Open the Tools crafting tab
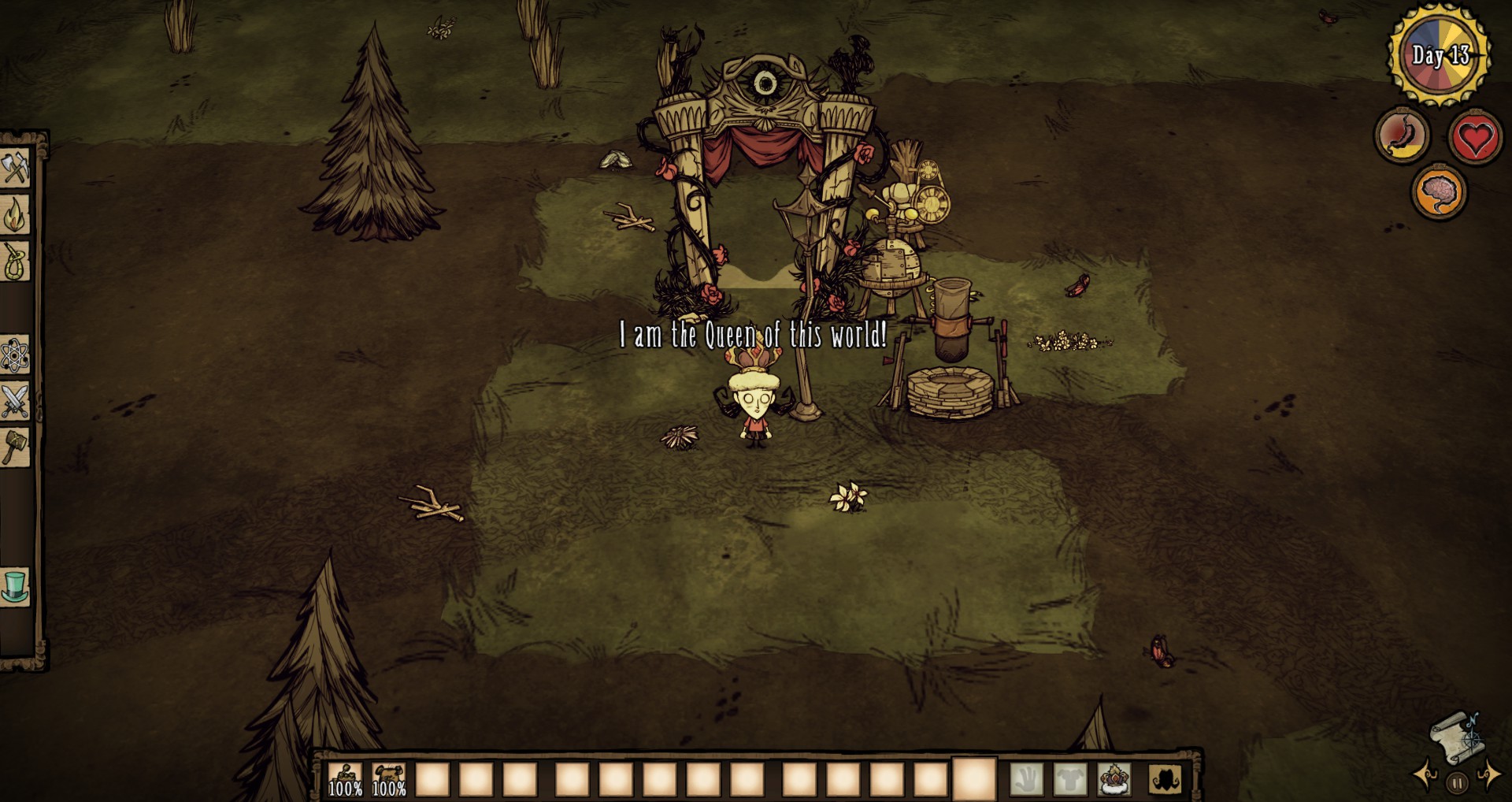 click(x=15, y=167)
